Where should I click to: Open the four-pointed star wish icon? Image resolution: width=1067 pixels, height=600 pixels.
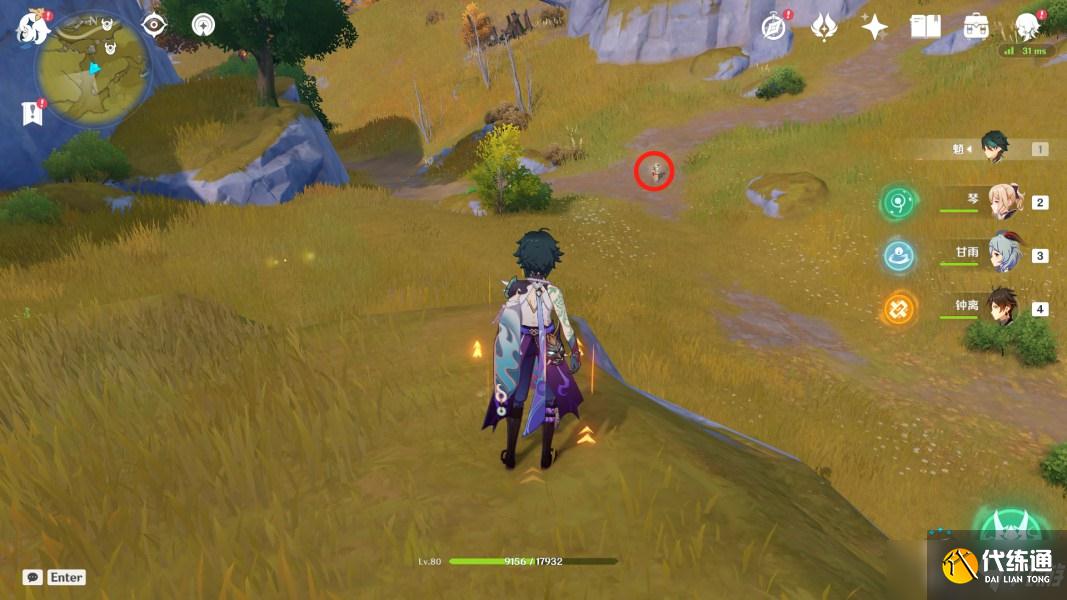click(x=874, y=27)
